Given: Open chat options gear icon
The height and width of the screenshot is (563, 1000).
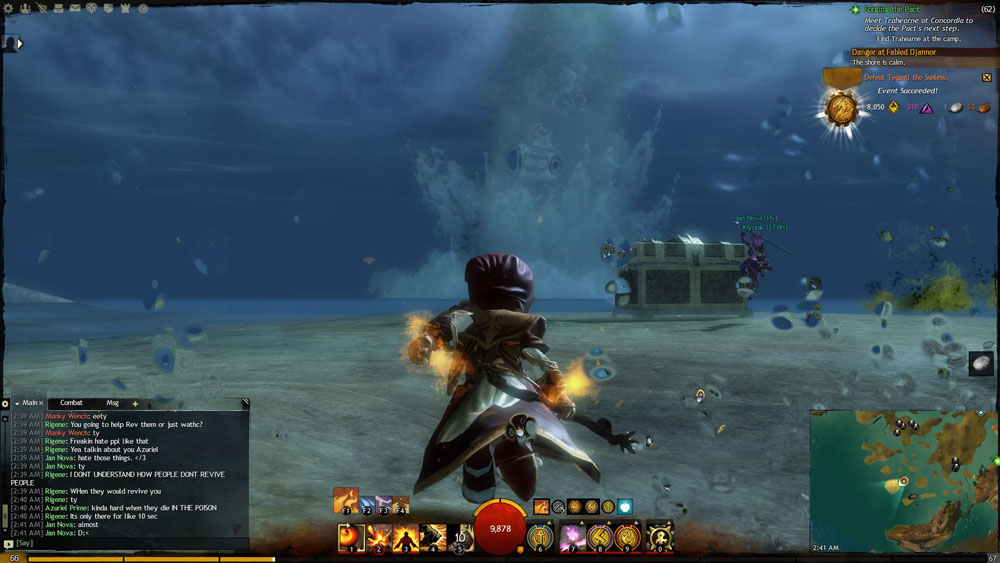Looking at the screenshot, I should coord(5,404).
